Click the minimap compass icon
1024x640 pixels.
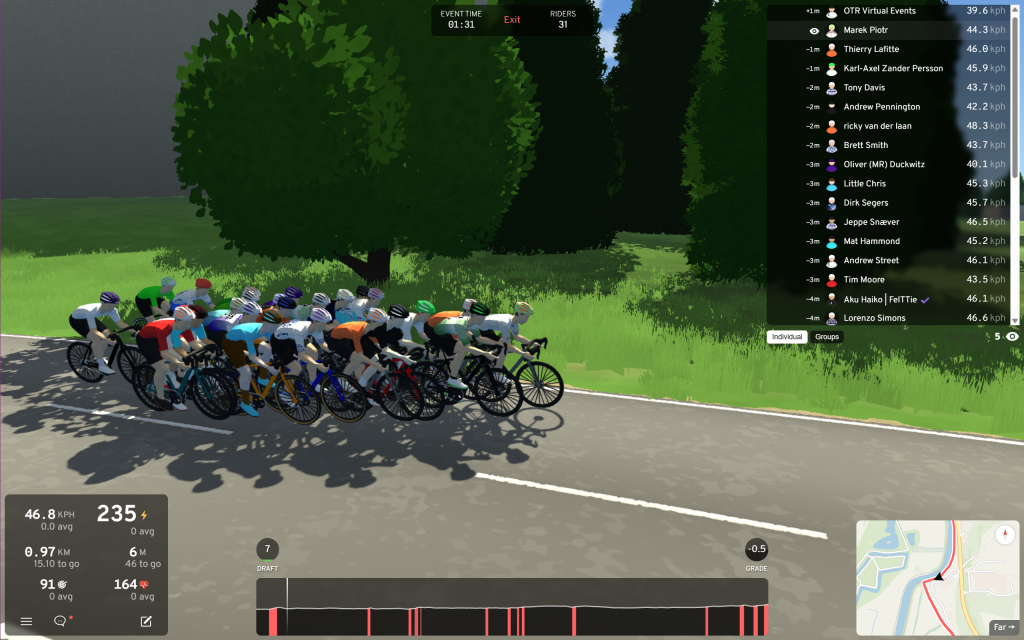[x=1004, y=534]
